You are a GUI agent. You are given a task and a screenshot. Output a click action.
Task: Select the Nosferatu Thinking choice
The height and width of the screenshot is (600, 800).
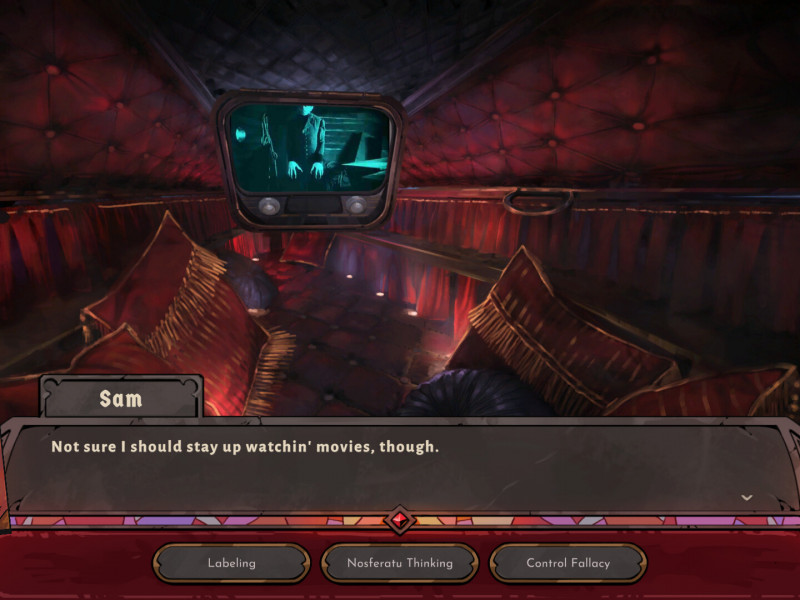(x=400, y=563)
